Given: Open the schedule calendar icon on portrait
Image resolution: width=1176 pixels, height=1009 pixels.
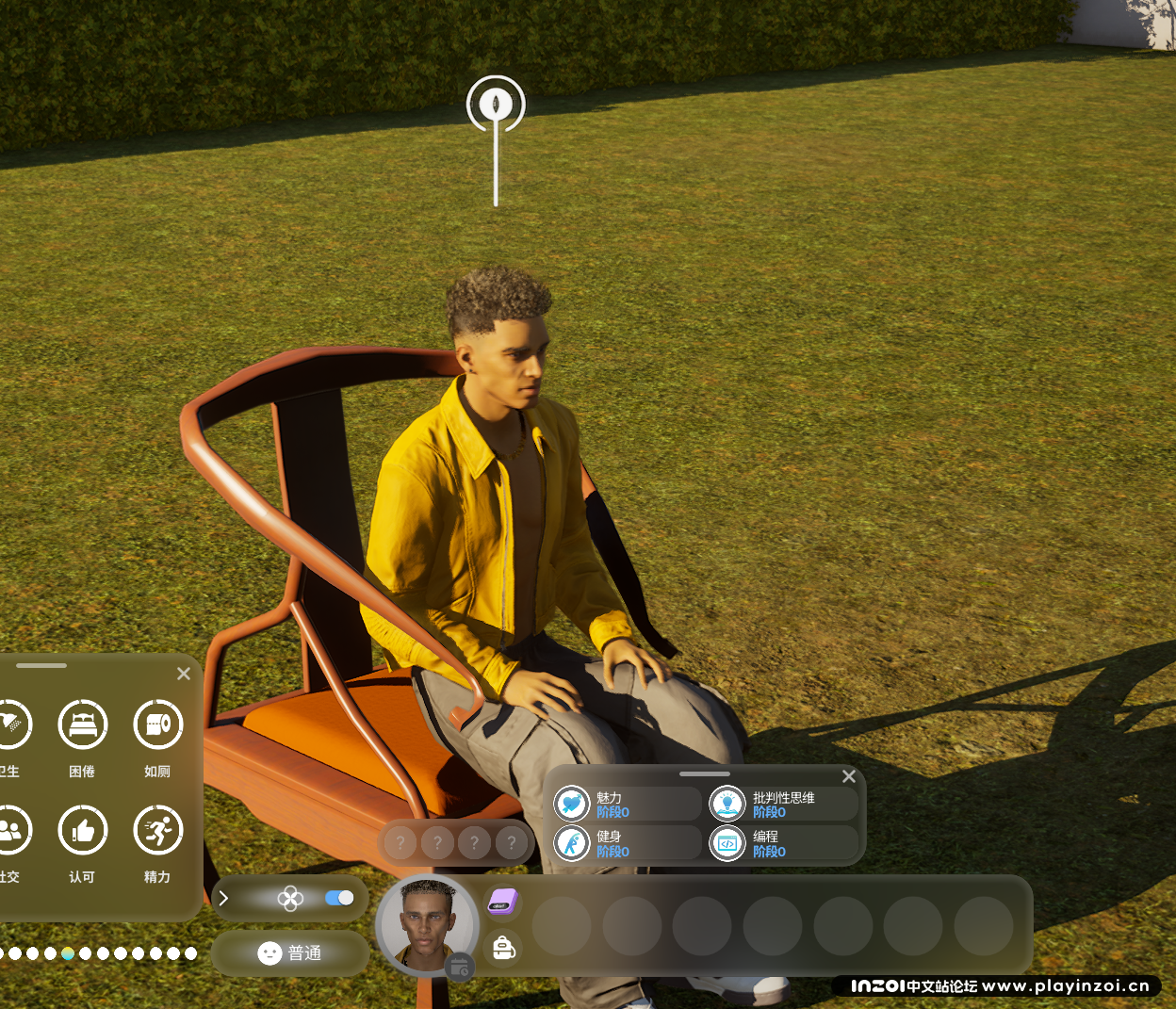Looking at the screenshot, I should (460, 967).
